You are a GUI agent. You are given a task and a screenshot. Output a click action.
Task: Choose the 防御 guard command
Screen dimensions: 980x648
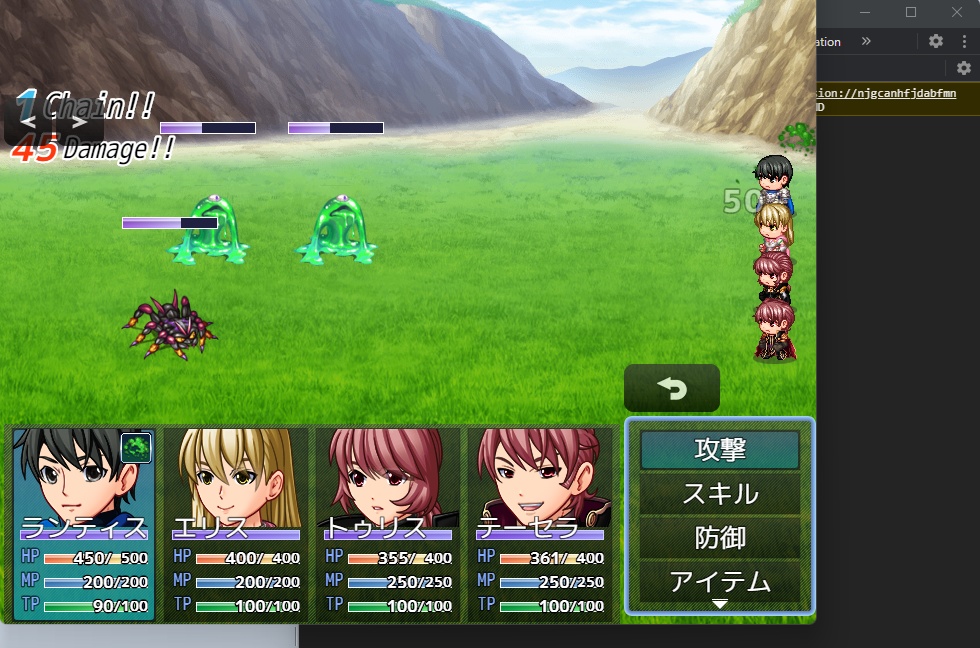coord(720,538)
